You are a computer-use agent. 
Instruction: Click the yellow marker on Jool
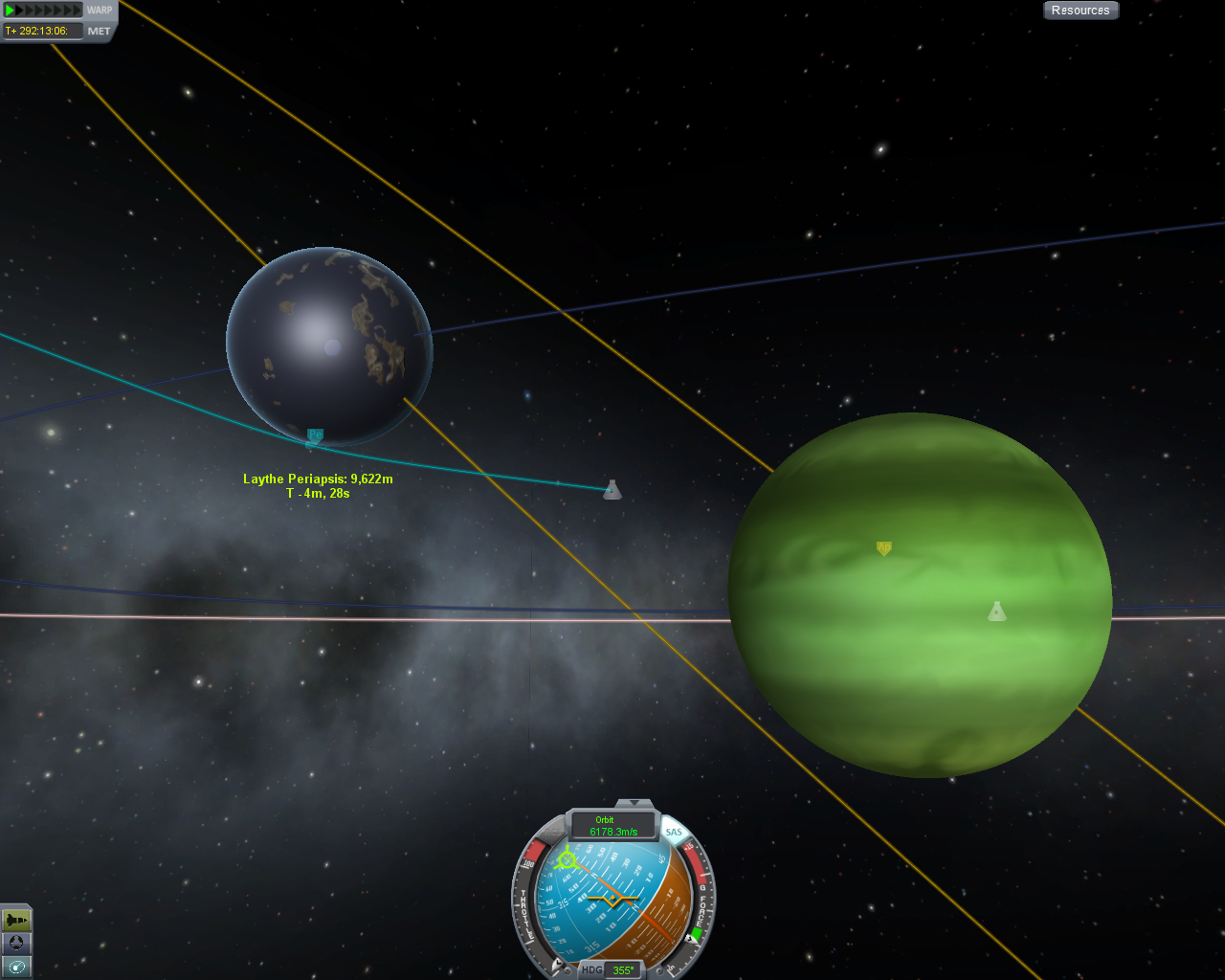click(884, 548)
